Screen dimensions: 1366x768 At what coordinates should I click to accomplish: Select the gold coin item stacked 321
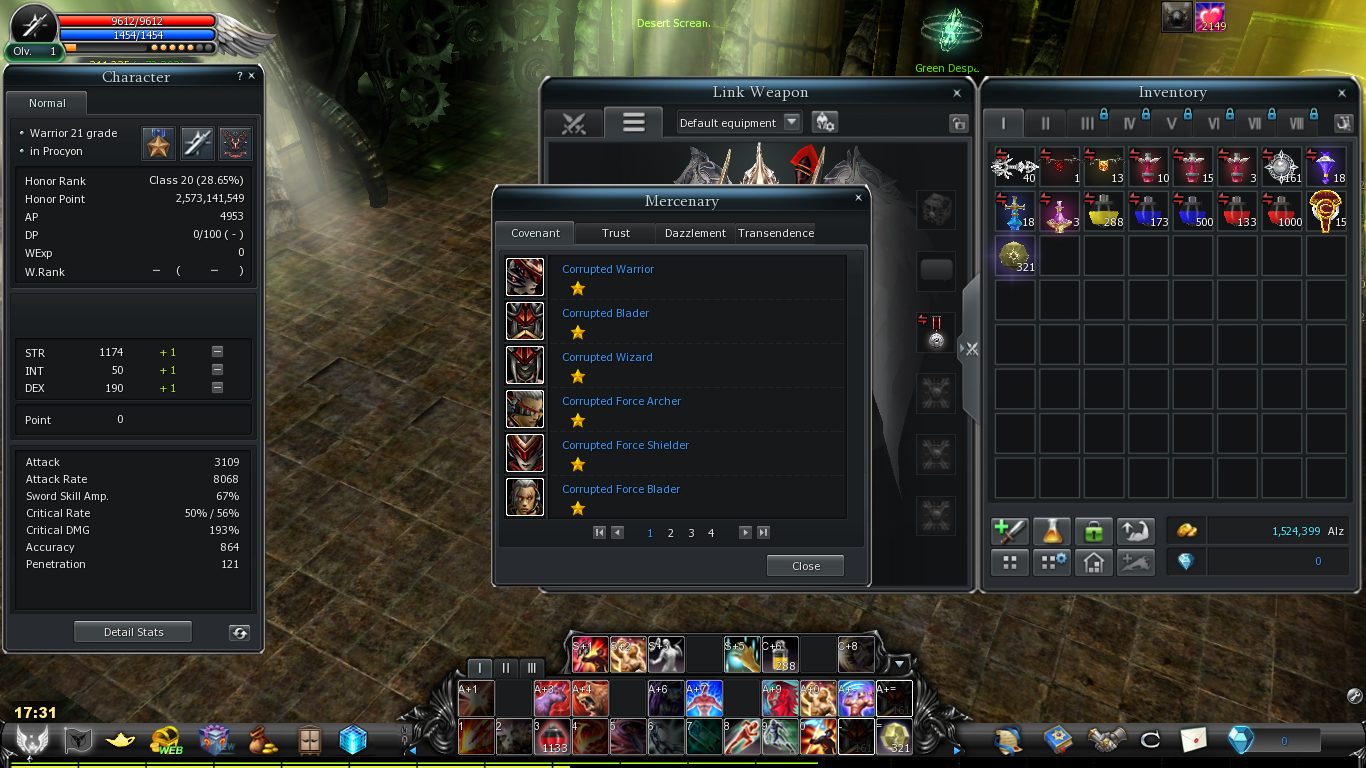coord(1015,254)
